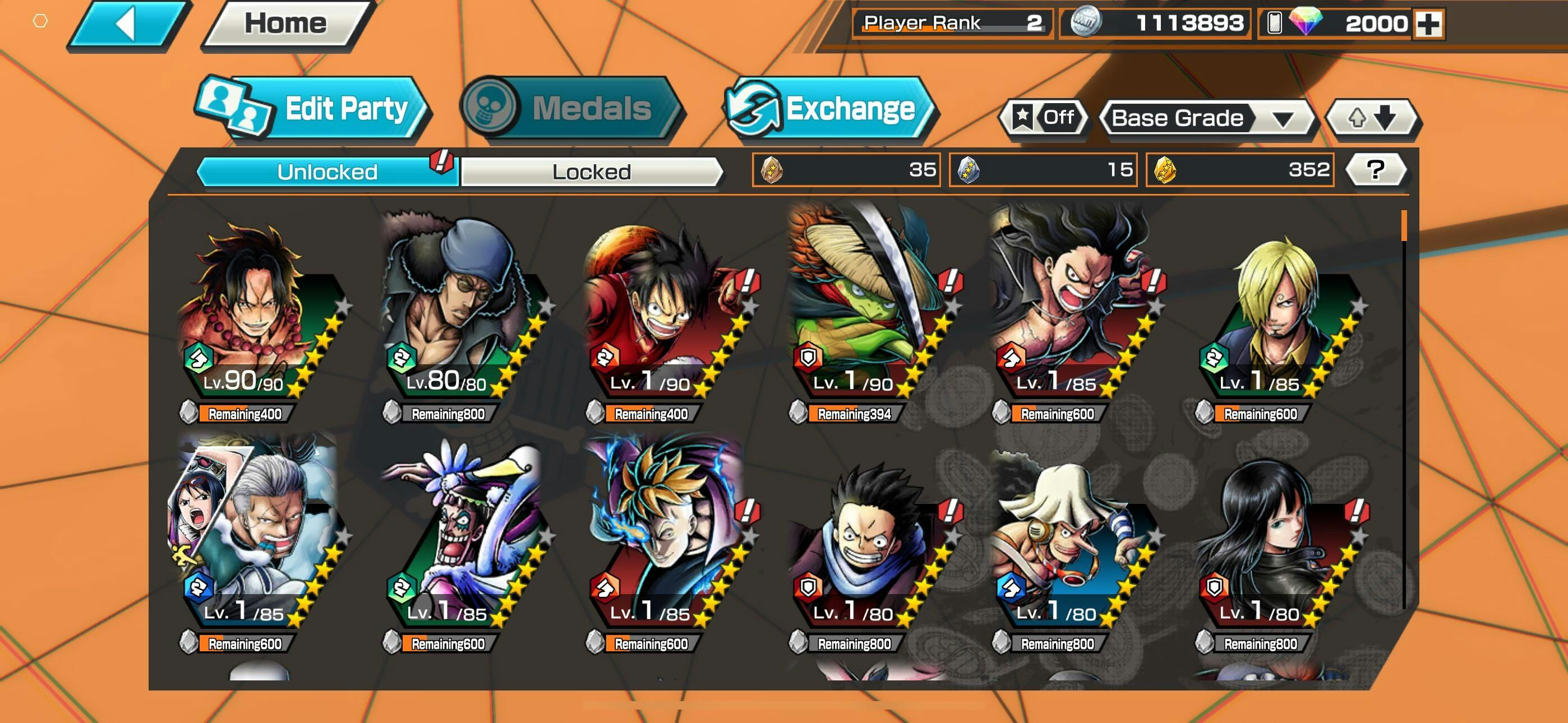Choose the Marco blue-flame character card
Image resolution: width=1568 pixels, height=723 pixels.
(x=663, y=541)
